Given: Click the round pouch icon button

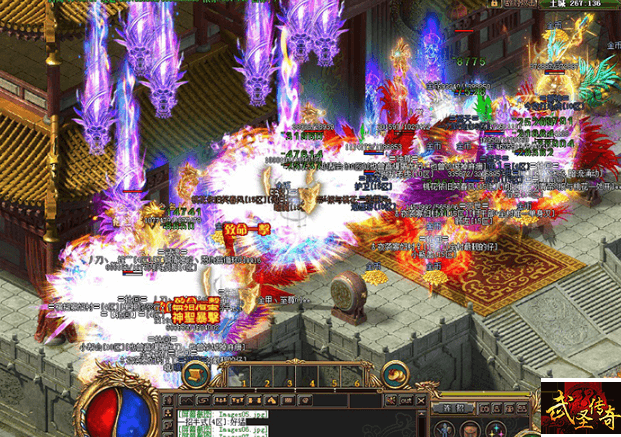Looking at the screenshot, I should coord(400,374).
